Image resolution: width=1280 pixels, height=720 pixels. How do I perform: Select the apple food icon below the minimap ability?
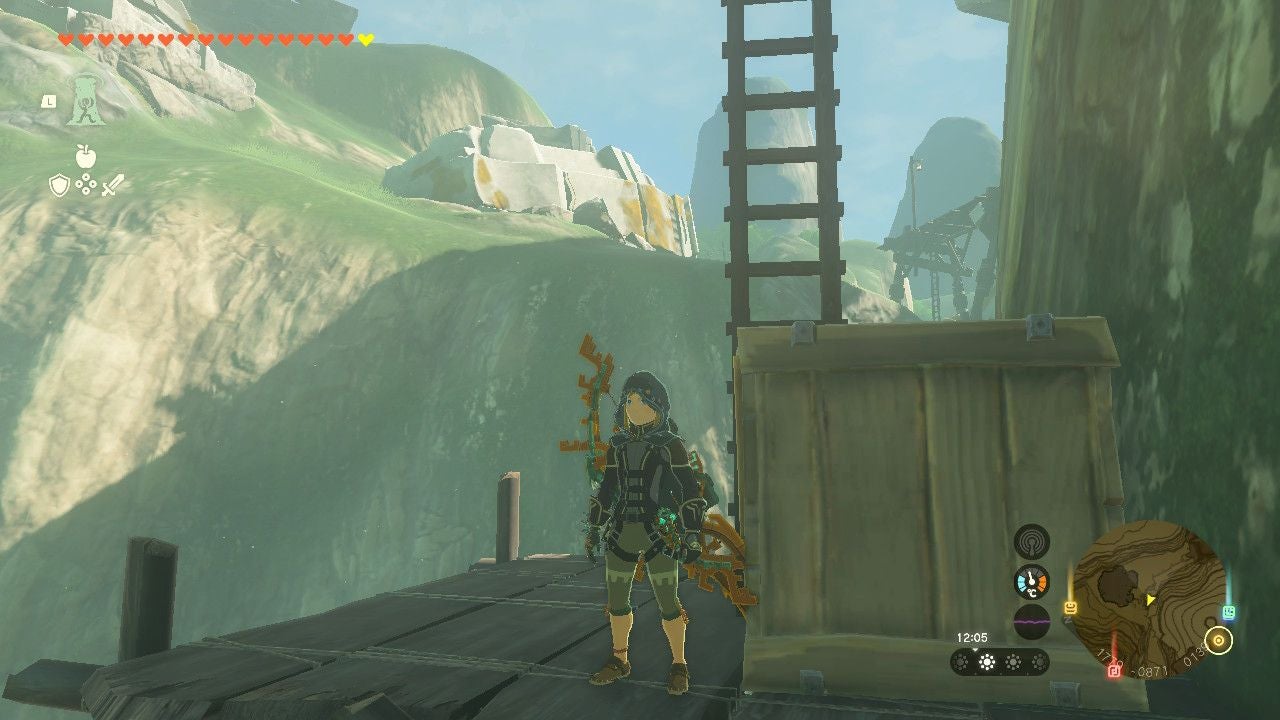click(x=86, y=156)
